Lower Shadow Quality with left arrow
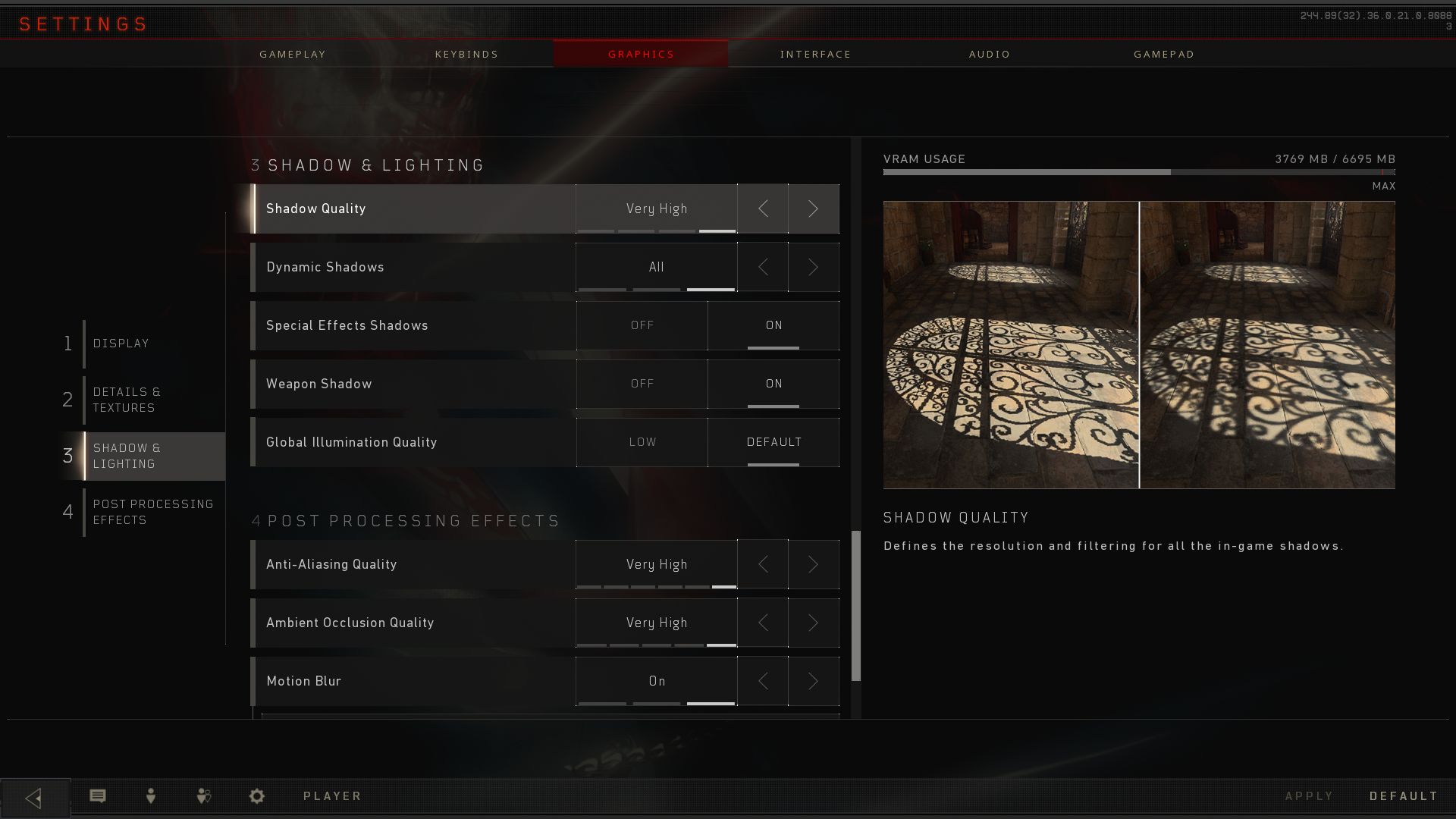 [763, 209]
